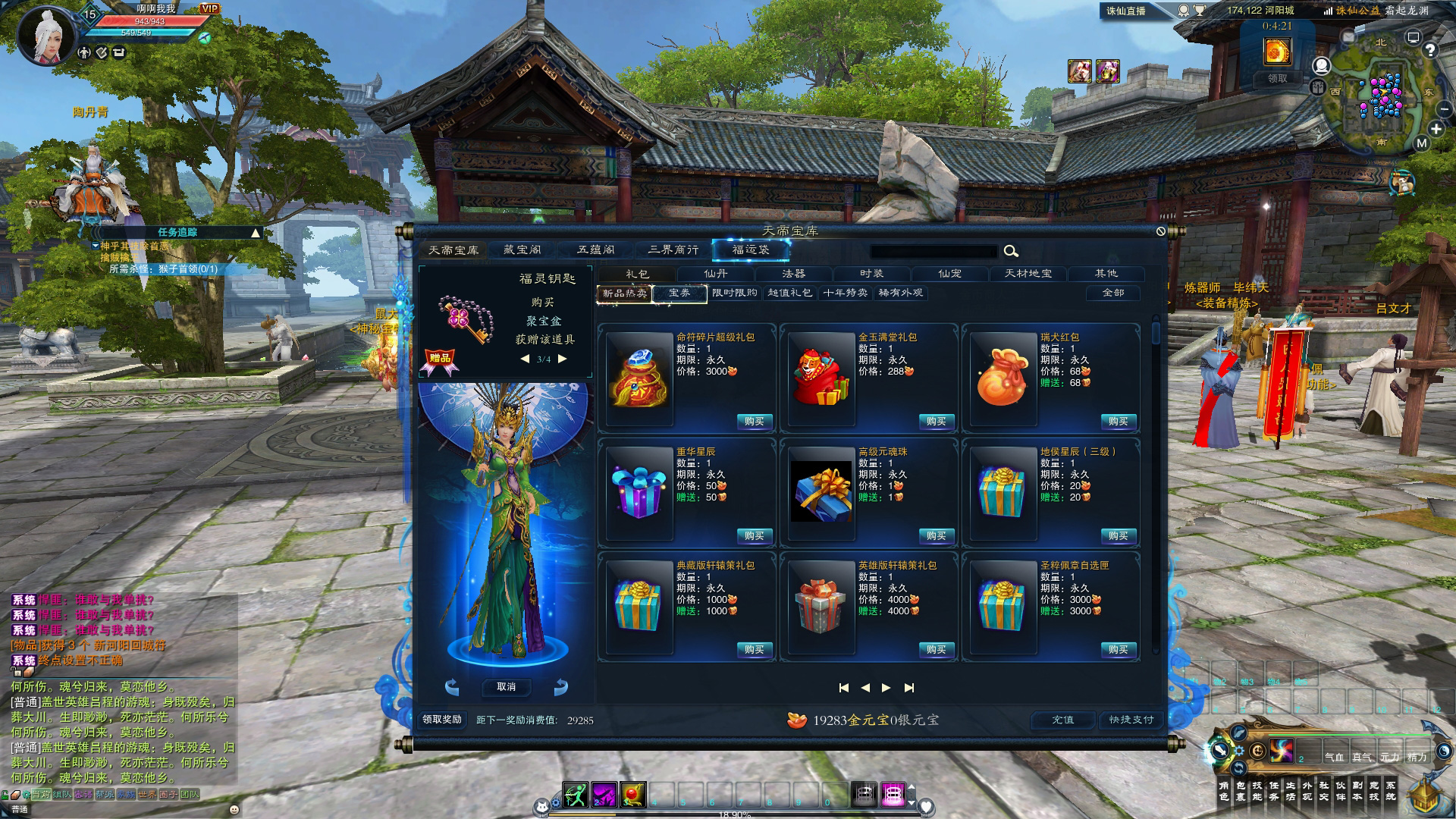Zoom in on the minimap

pos(1436,129)
